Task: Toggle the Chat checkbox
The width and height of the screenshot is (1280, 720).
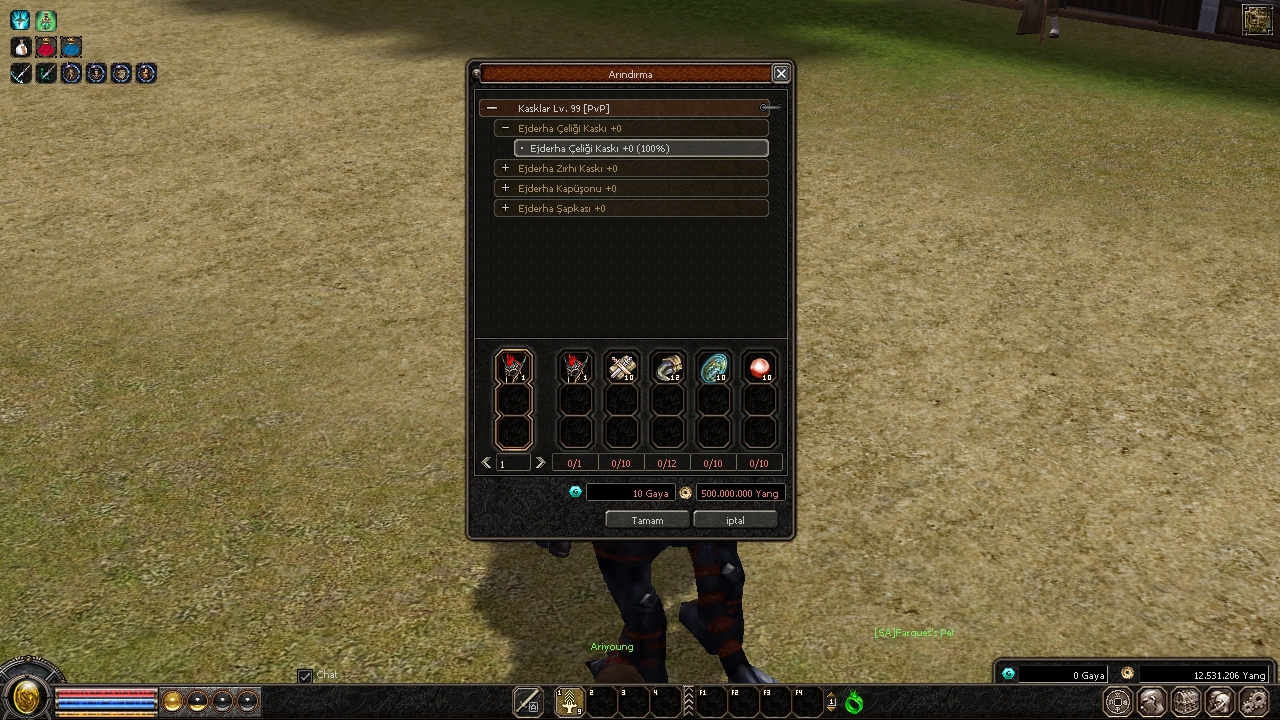Action: (x=305, y=676)
